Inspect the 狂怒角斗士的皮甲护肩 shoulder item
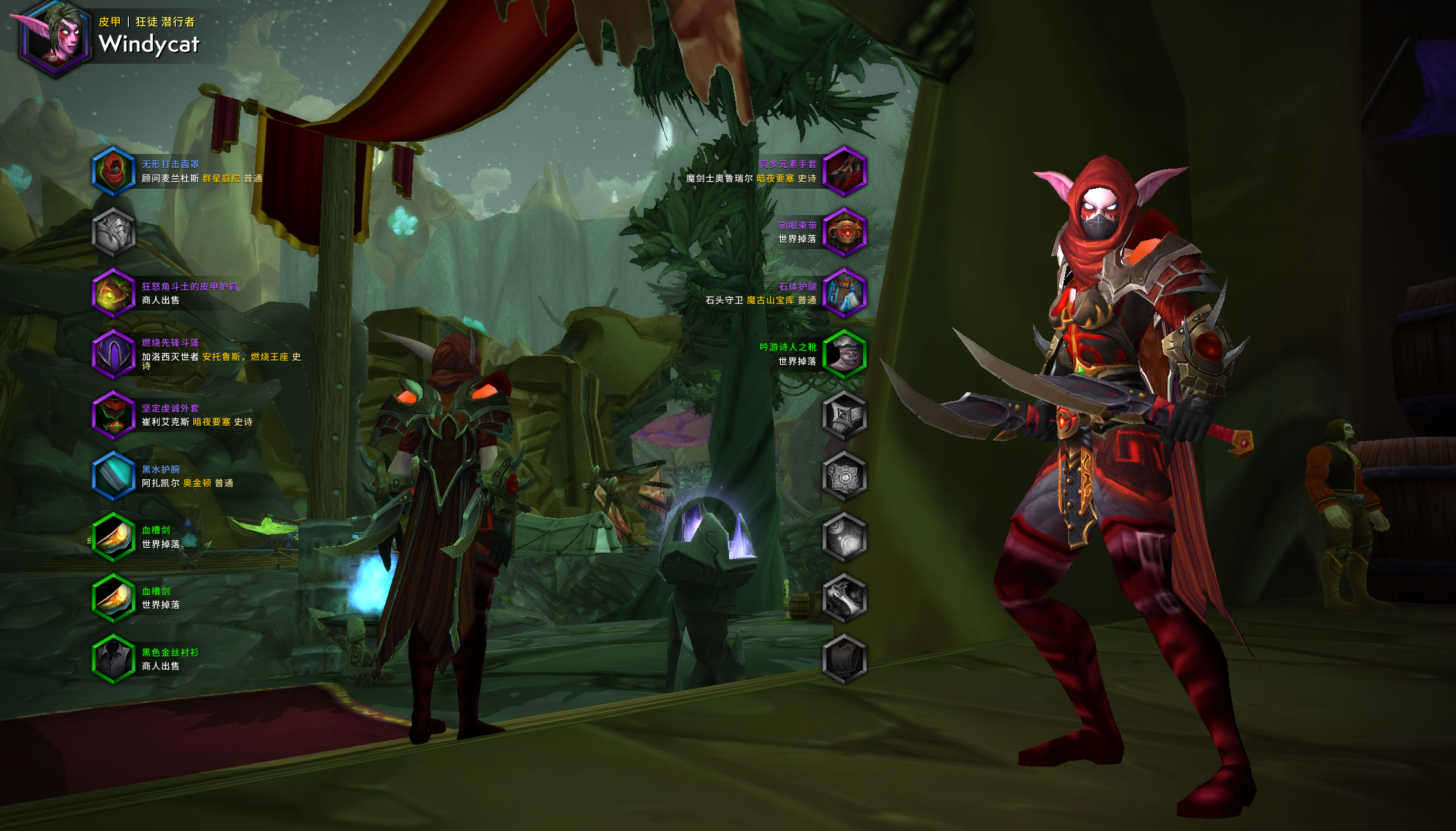Viewport: 1456px width, 831px height. point(113,293)
